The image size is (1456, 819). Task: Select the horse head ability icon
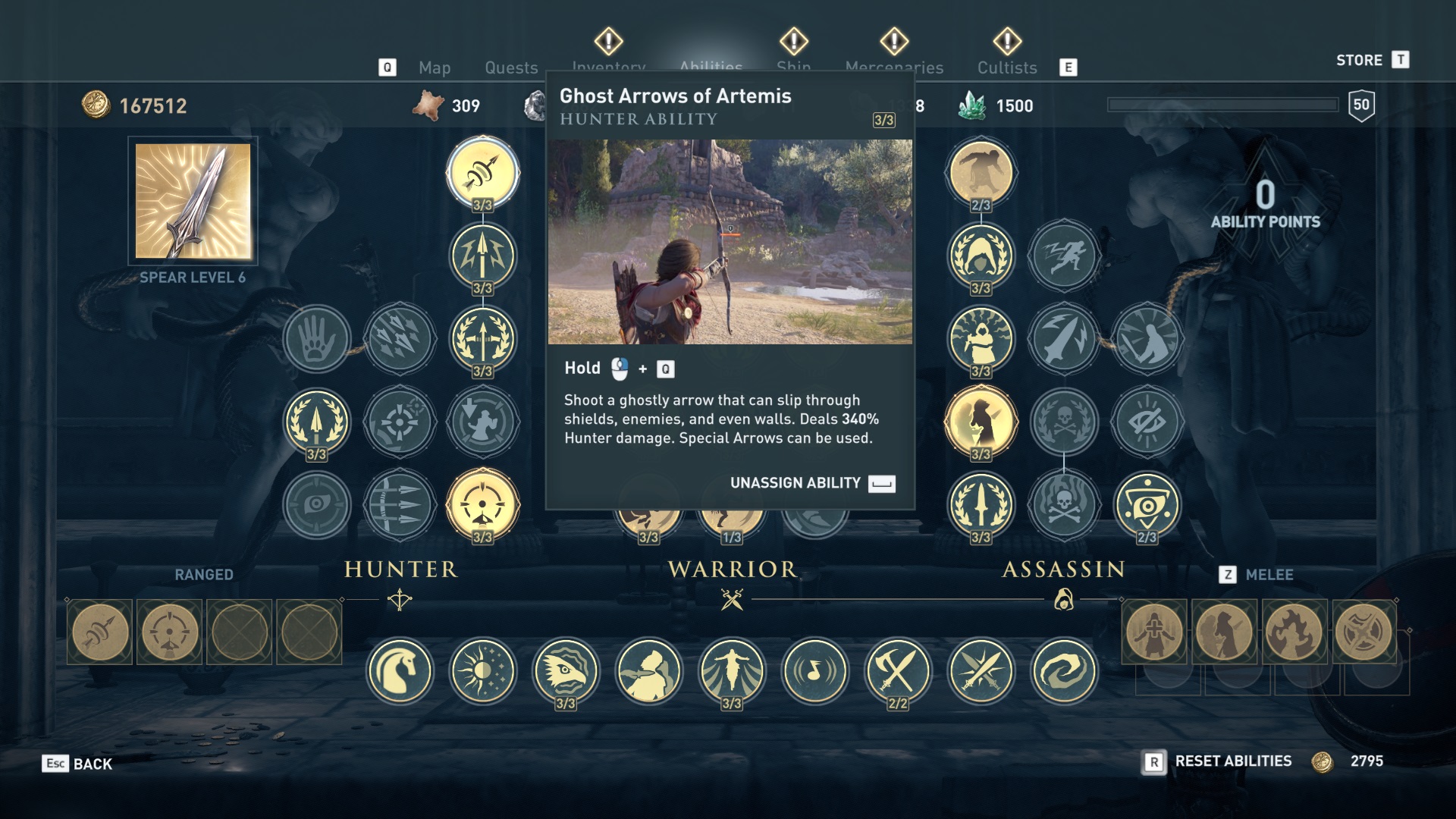click(400, 671)
